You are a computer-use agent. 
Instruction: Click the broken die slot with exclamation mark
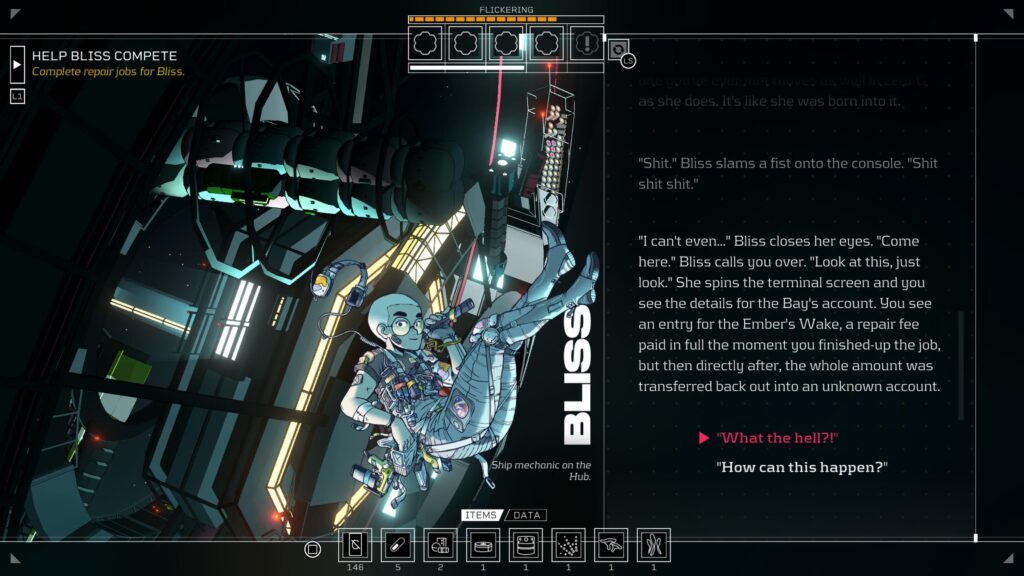tap(588, 43)
